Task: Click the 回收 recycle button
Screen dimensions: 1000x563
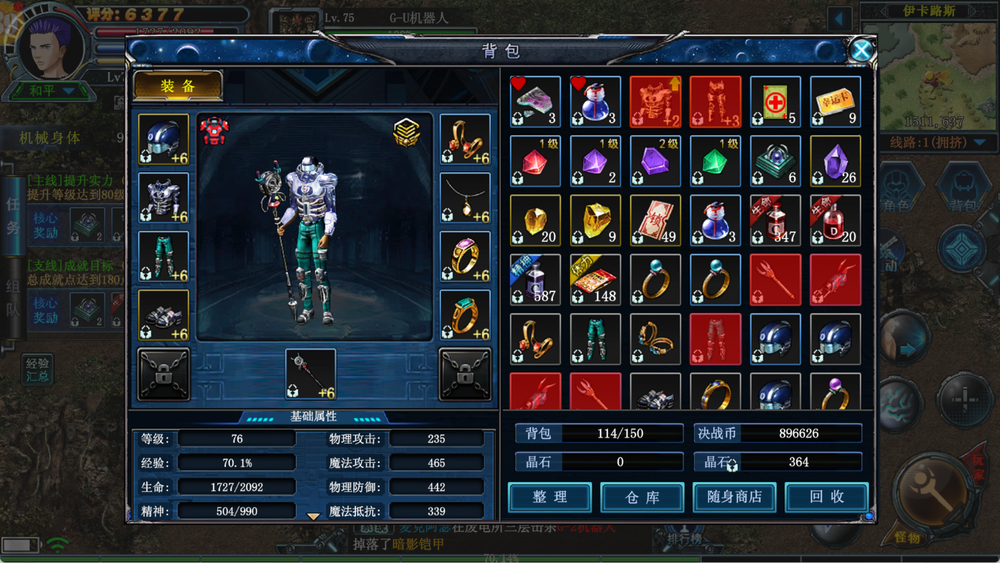Action: [826, 497]
